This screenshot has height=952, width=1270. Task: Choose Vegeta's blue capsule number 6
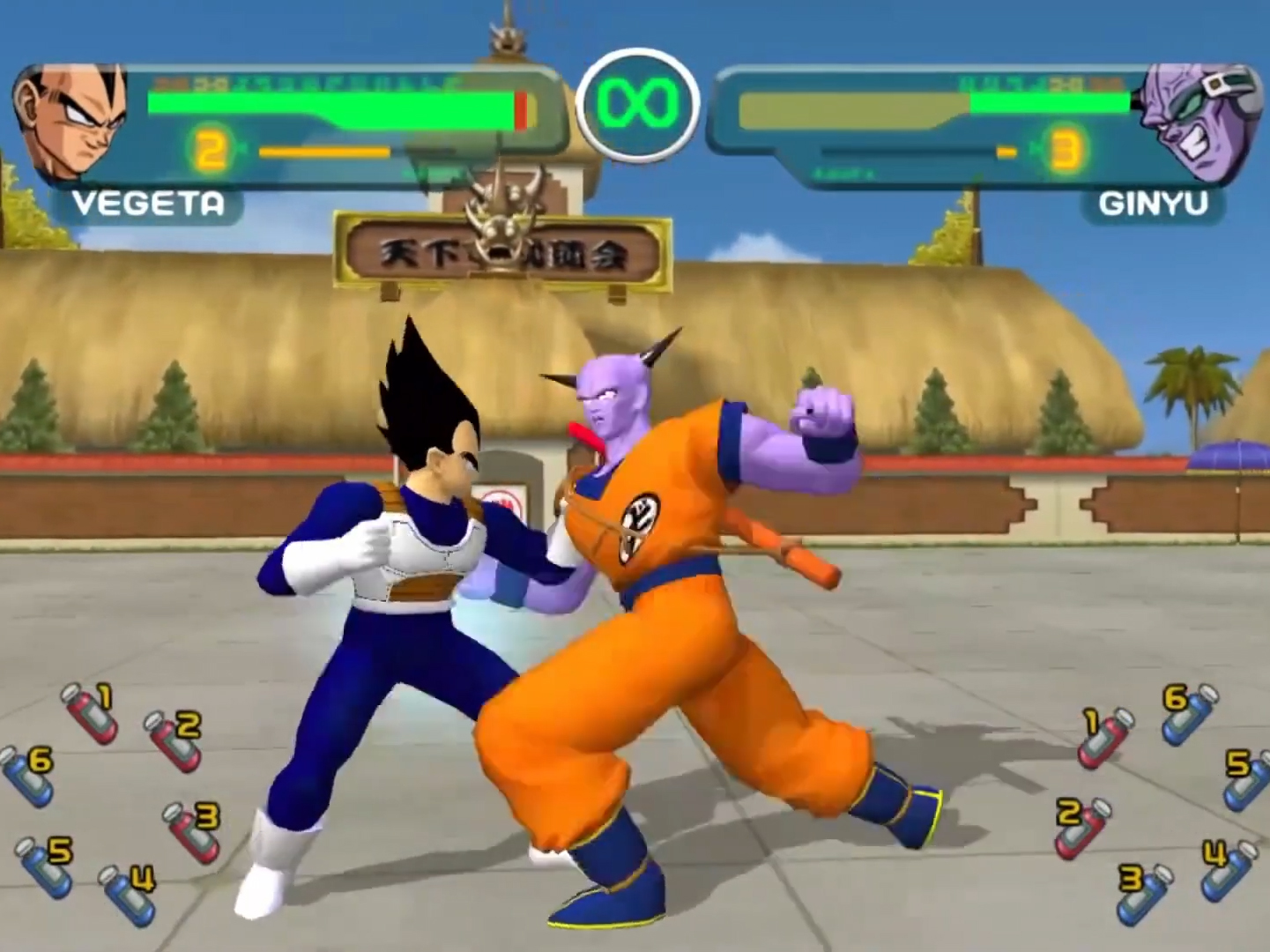point(26,776)
